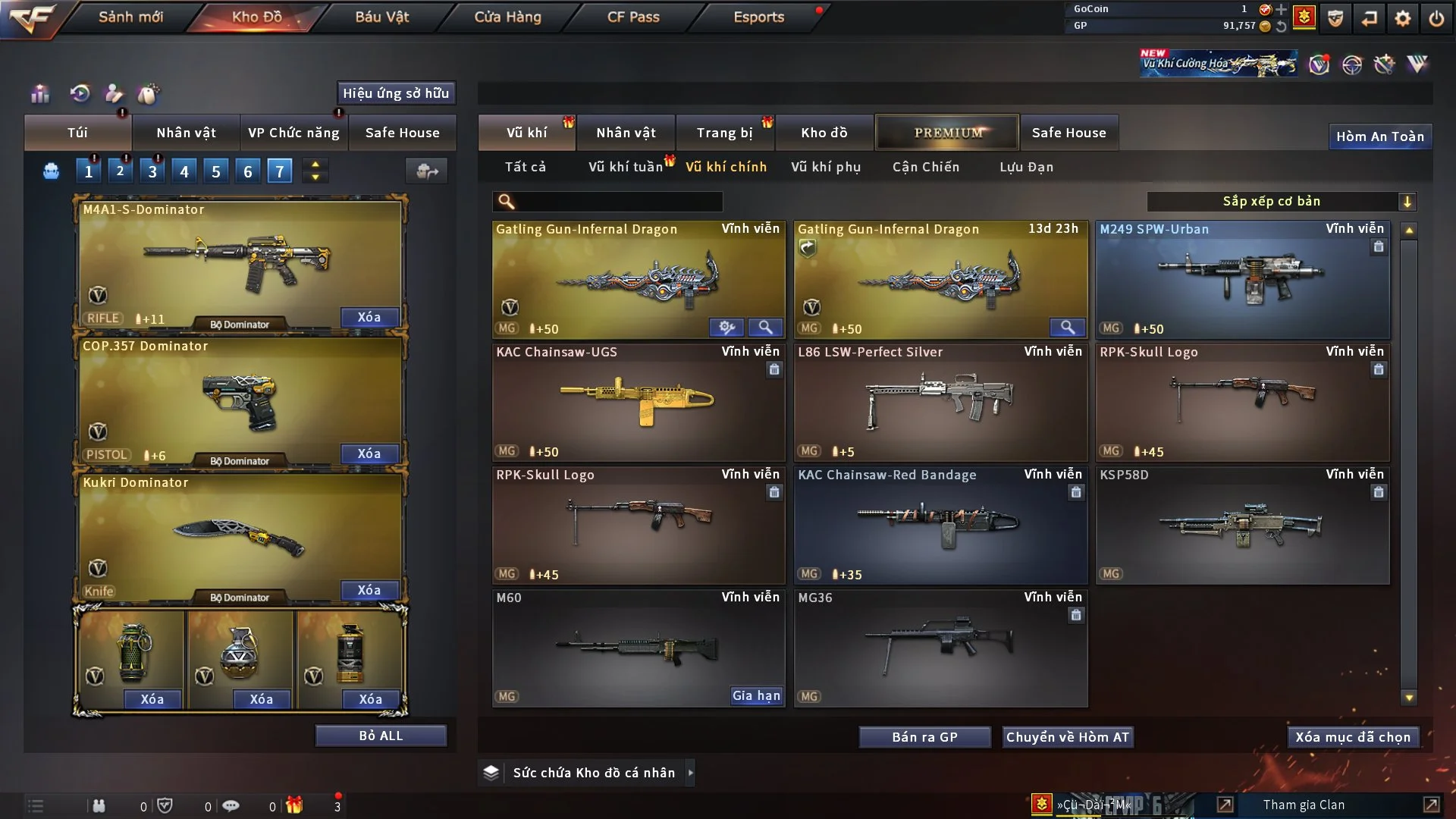Sell selected items via Bán ra GP
Viewport: 1456px width, 819px height.
[924, 737]
